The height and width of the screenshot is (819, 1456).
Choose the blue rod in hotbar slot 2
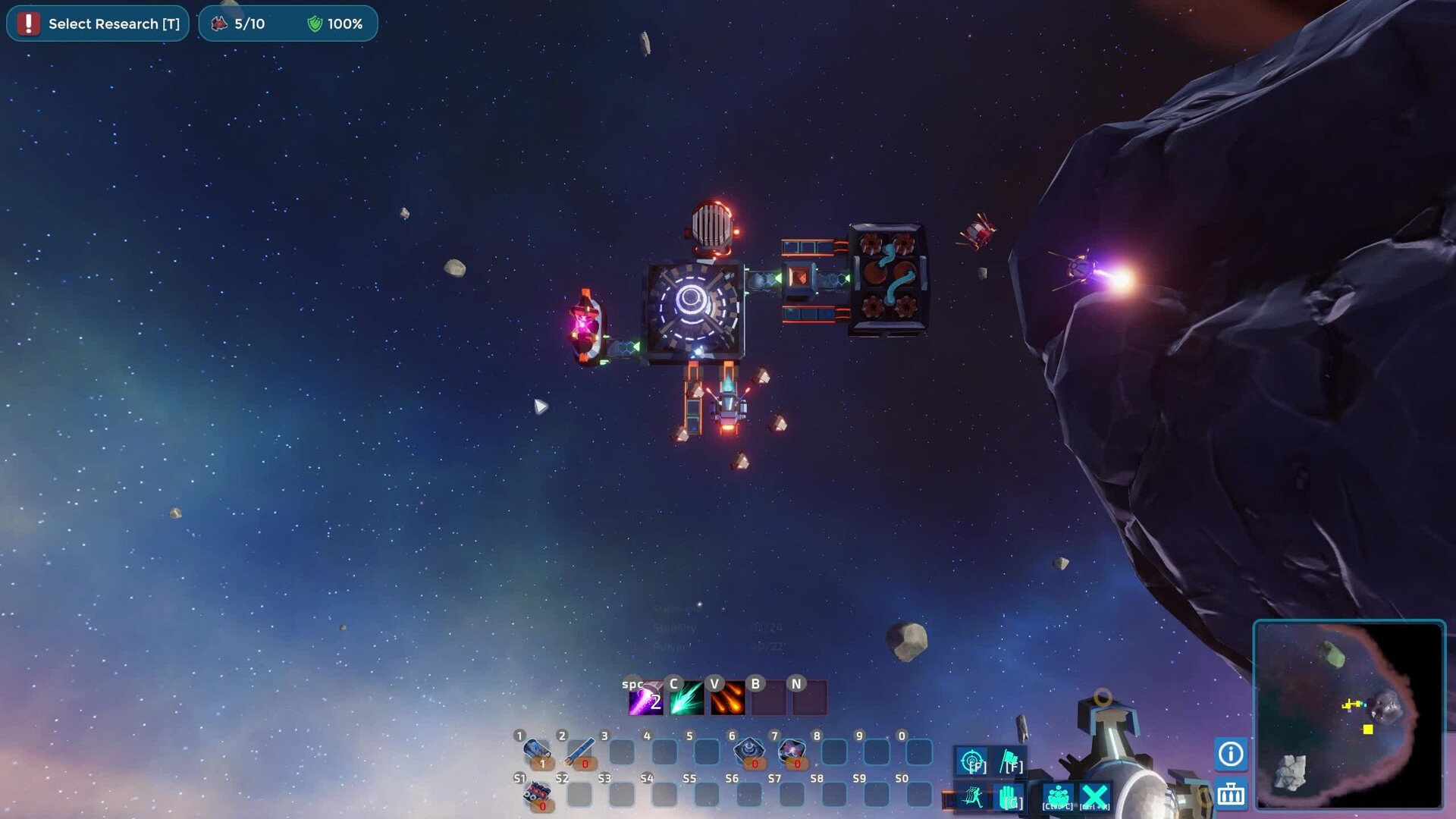pyautogui.click(x=579, y=752)
